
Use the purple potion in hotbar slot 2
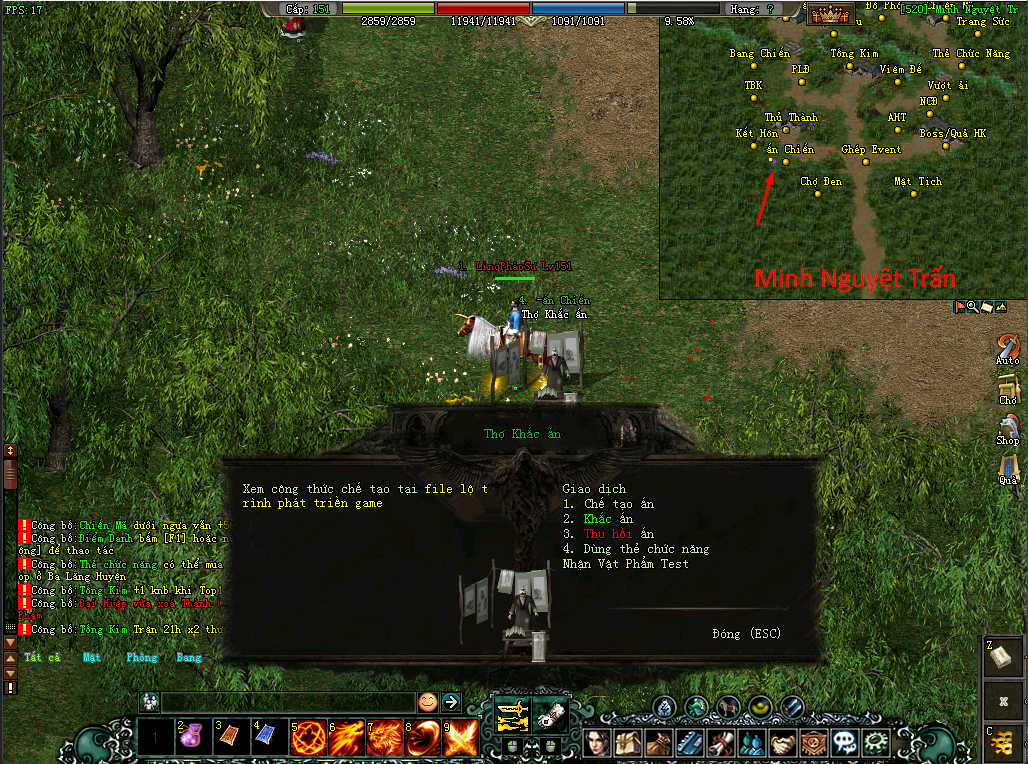(x=192, y=739)
